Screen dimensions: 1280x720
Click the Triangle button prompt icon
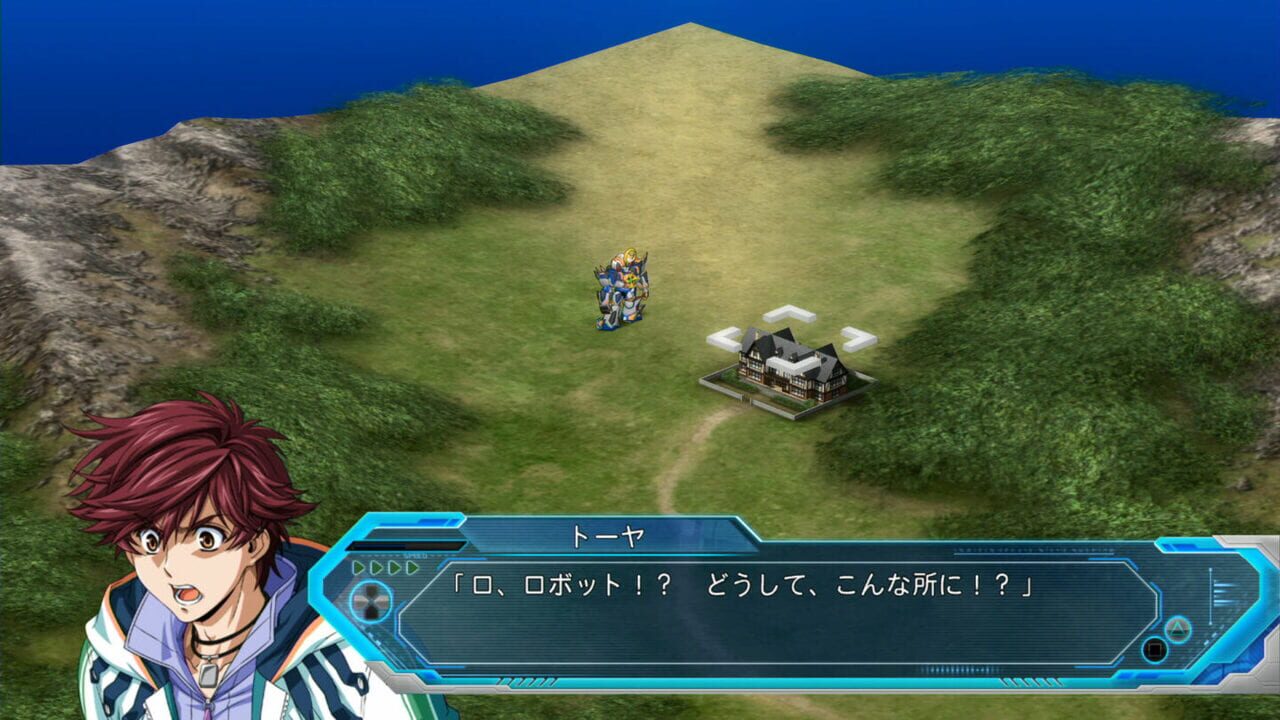pos(1178,628)
